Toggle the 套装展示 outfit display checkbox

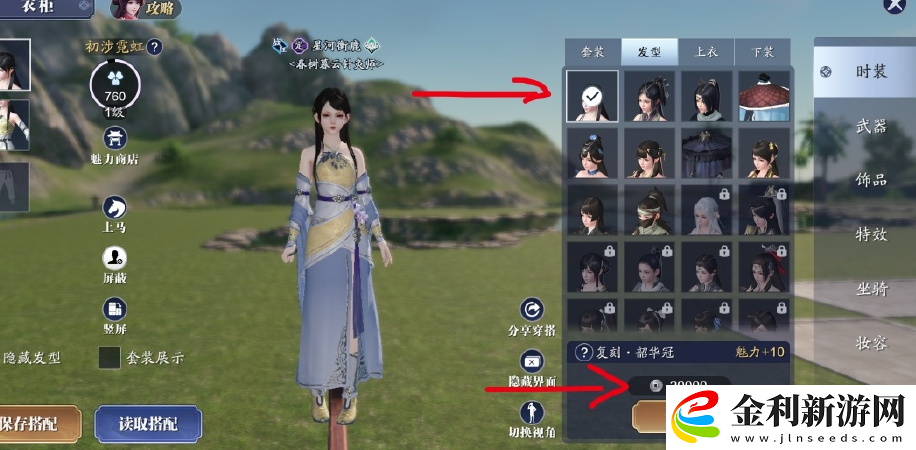pyautogui.click(x=109, y=358)
